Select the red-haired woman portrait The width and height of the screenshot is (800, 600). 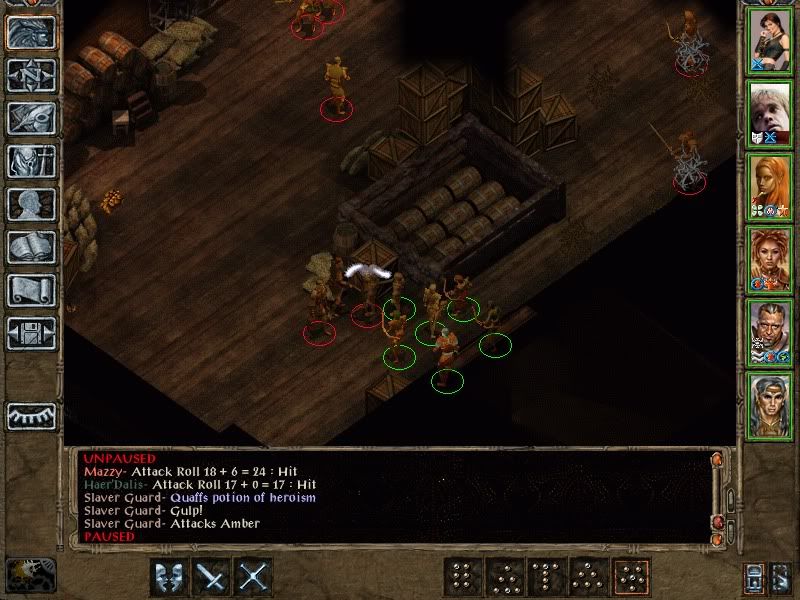(770, 260)
